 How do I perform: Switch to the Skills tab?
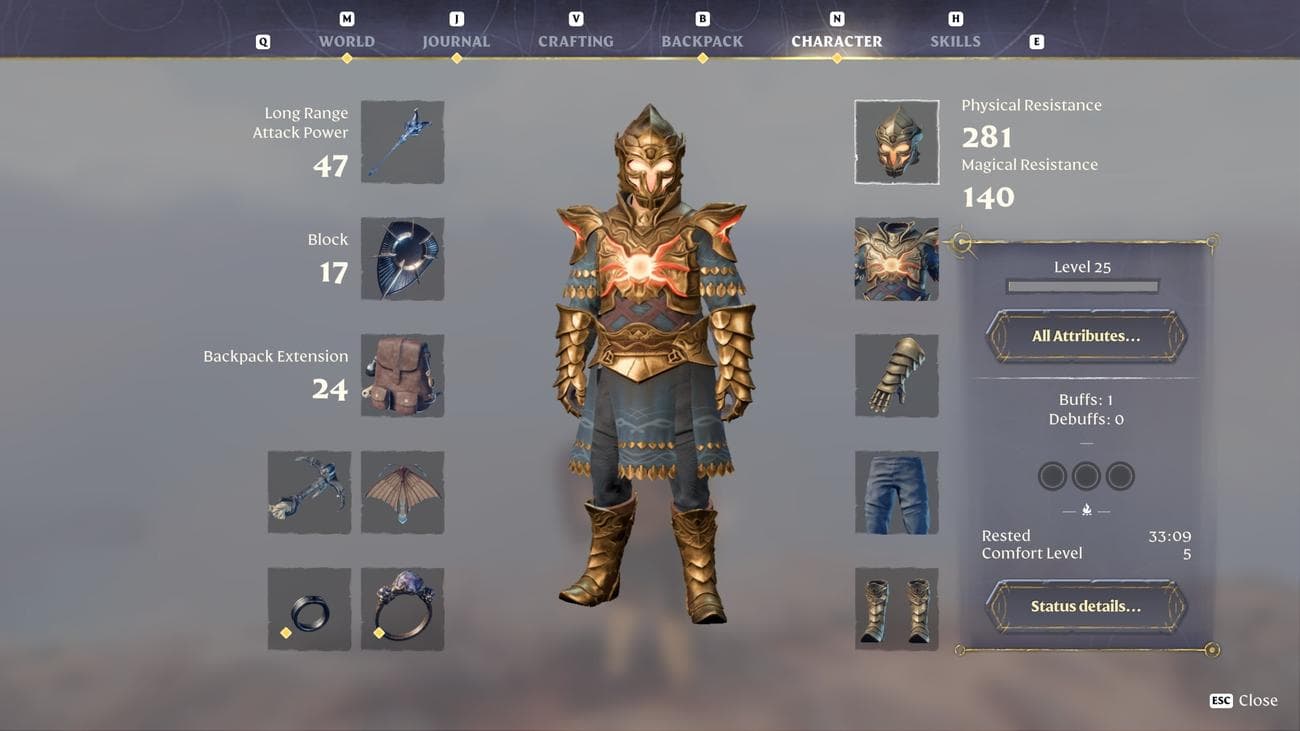[955, 42]
